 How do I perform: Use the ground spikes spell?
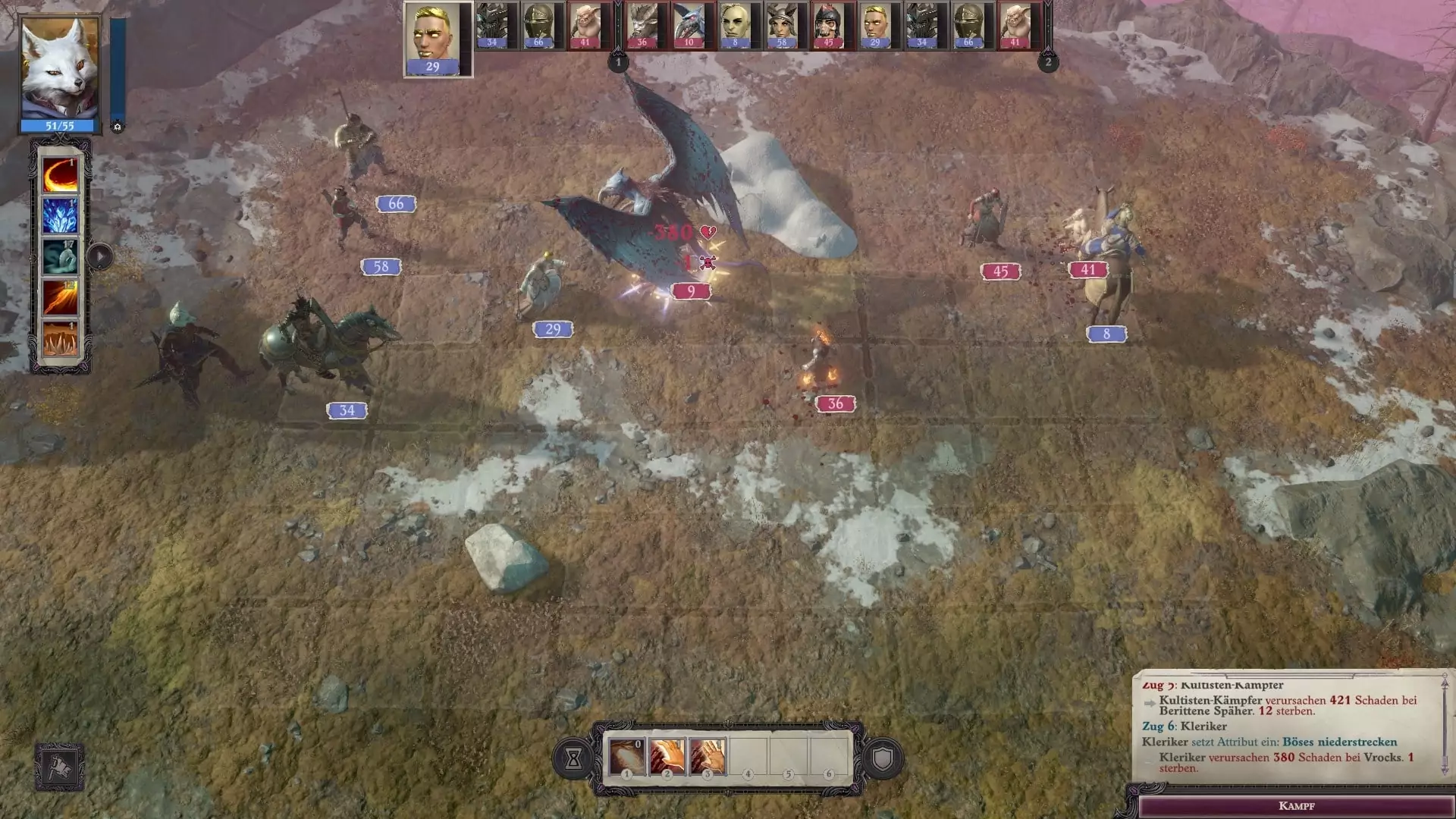tap(60, 339)
